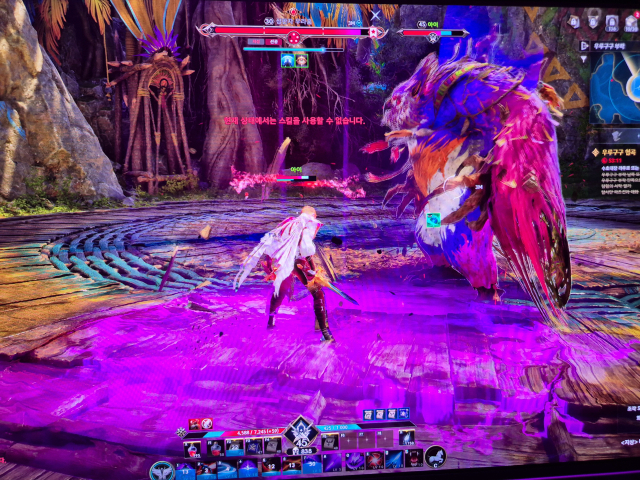This screenshot has height=480, width=640.
Task: Click the round winged emblem skill button
Action: [x=161, y=469]
